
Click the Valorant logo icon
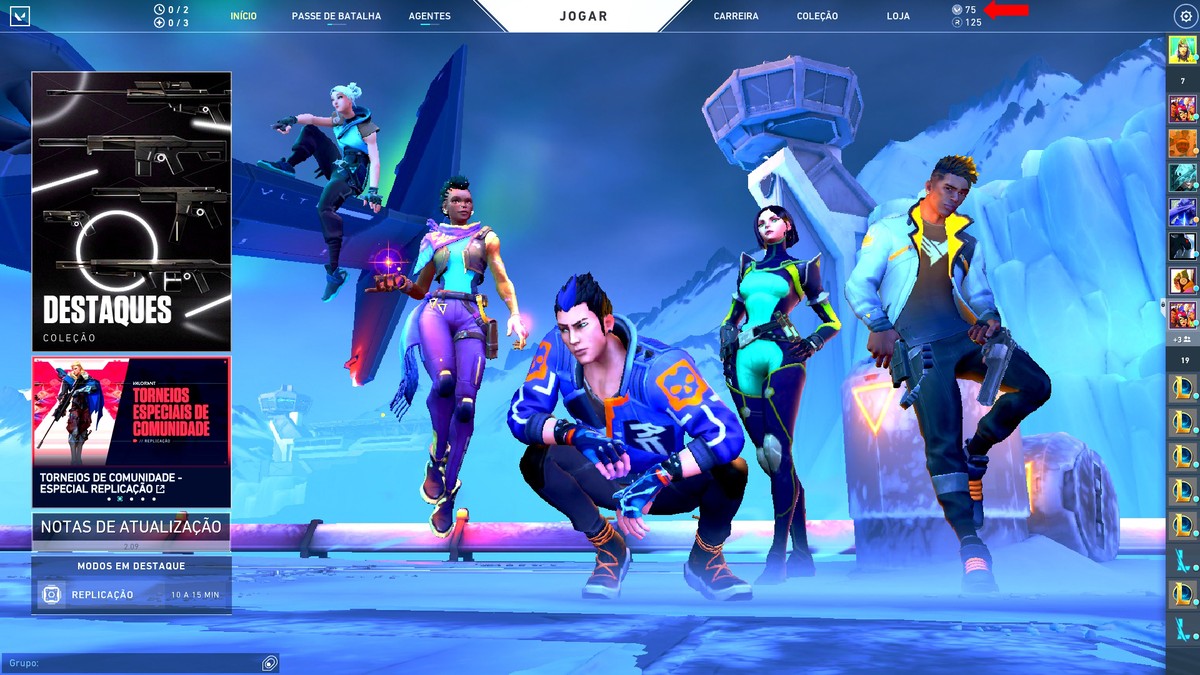tap(20, 16)
